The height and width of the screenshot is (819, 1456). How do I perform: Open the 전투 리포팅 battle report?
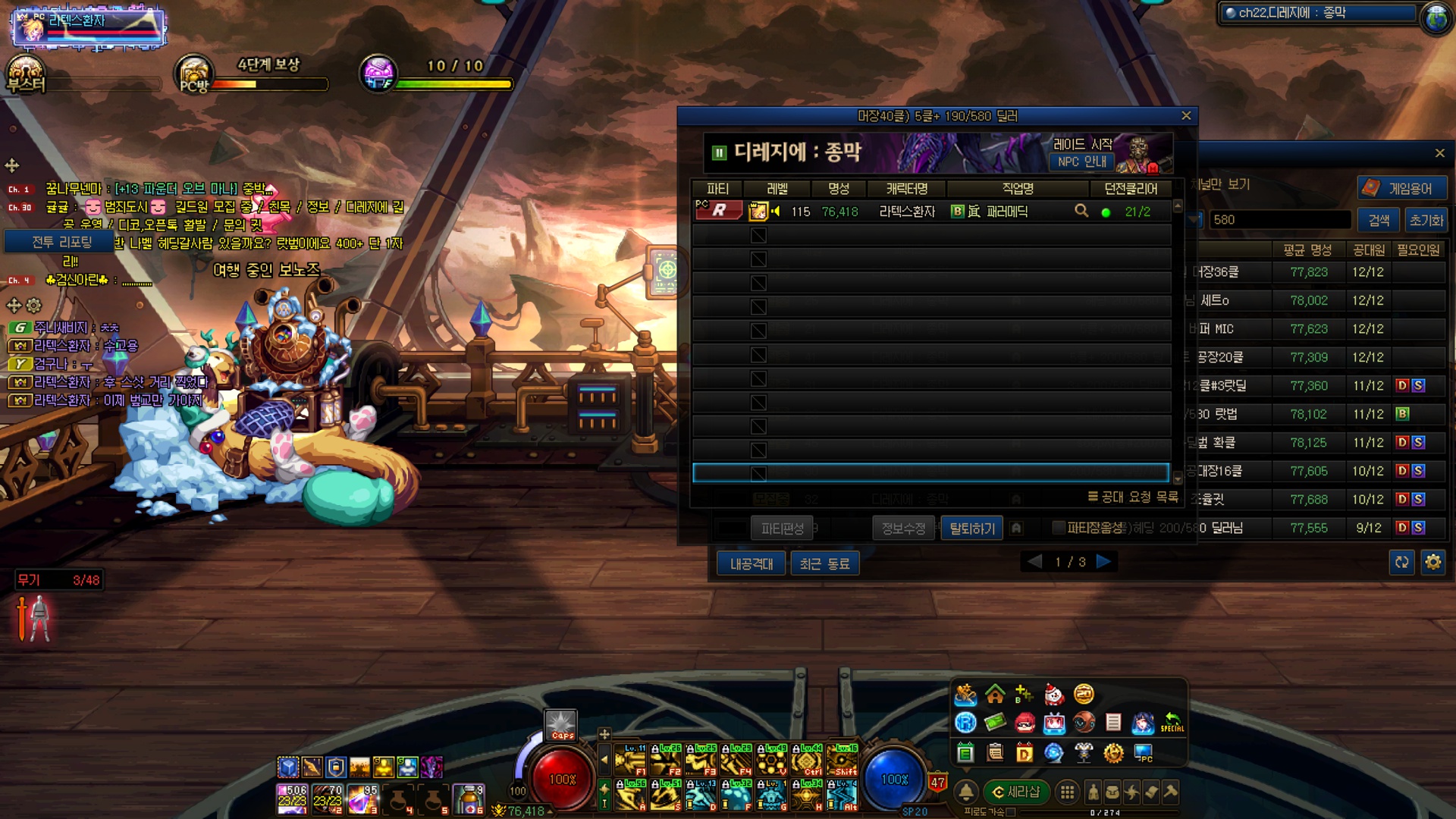[x=61, y=242]
